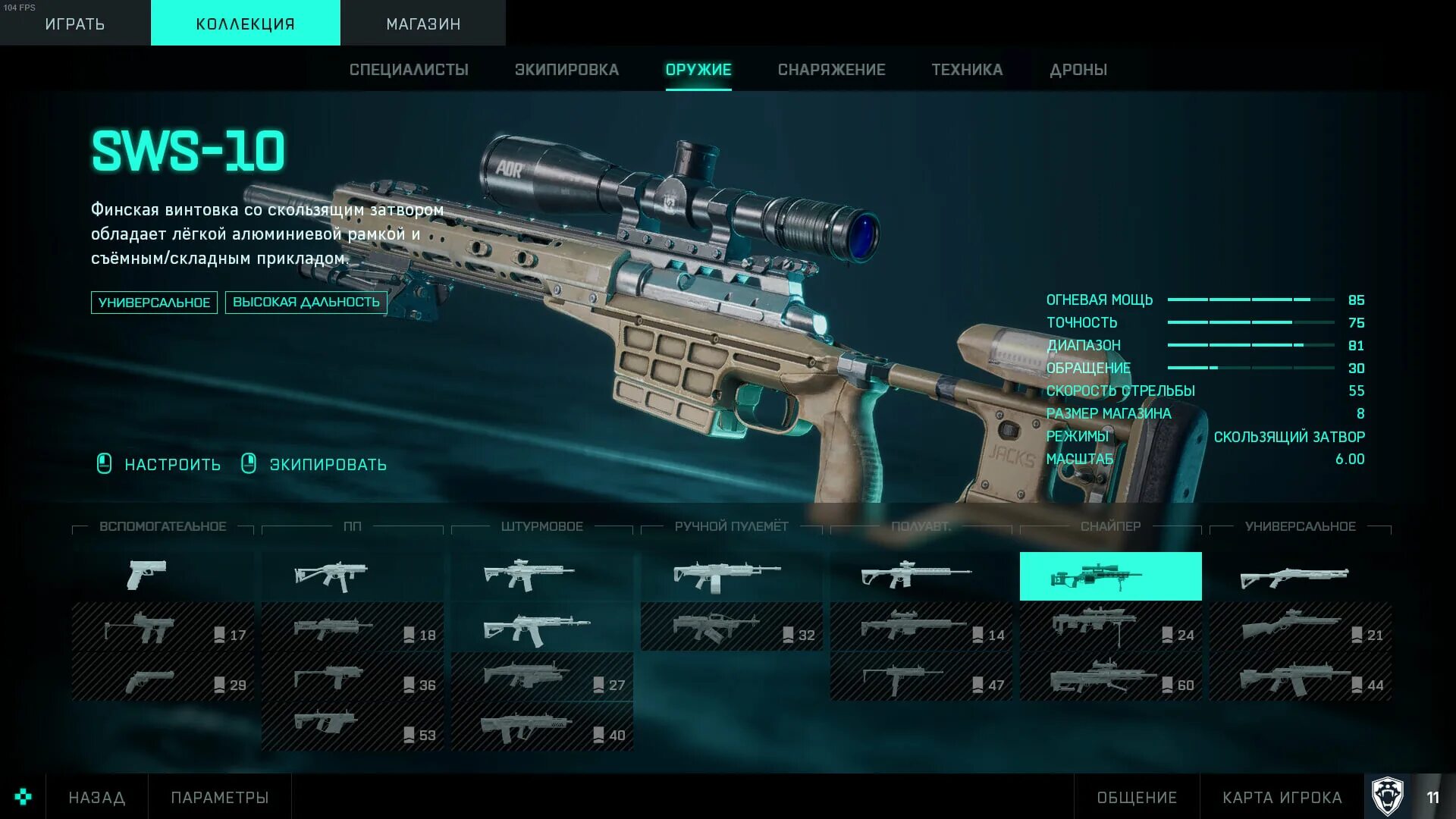The height and width of the screenshot is (819, 1456).
Task: Switch to the ИГРАТЬ tab
Action: tap(74, 24)
